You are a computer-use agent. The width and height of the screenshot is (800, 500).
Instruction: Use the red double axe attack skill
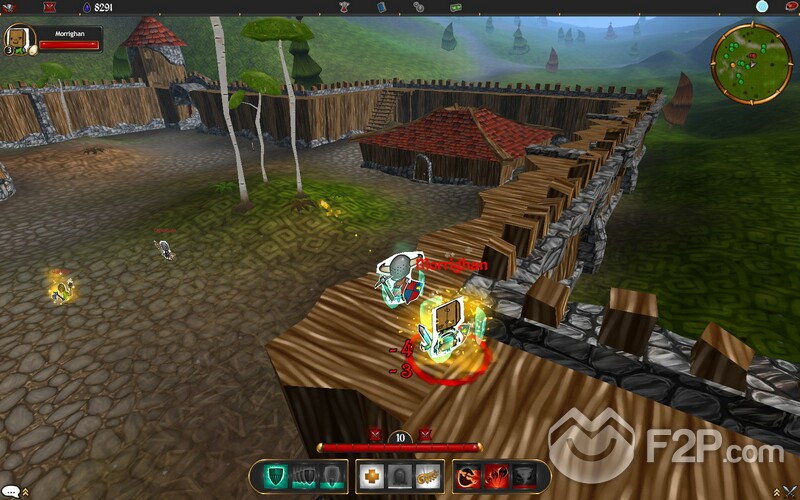click(x=496, y=477)
